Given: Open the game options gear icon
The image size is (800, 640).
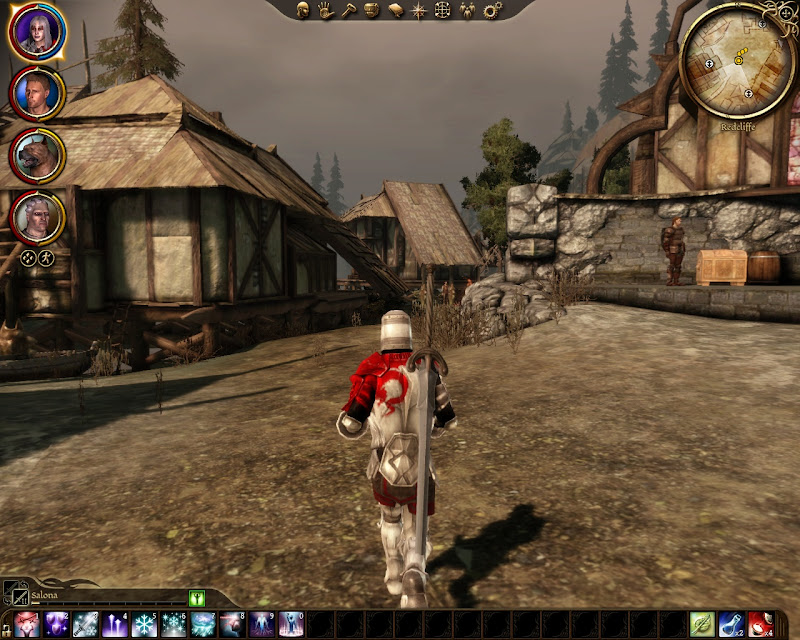Looking at the screenshot, I should coord(491,10).
